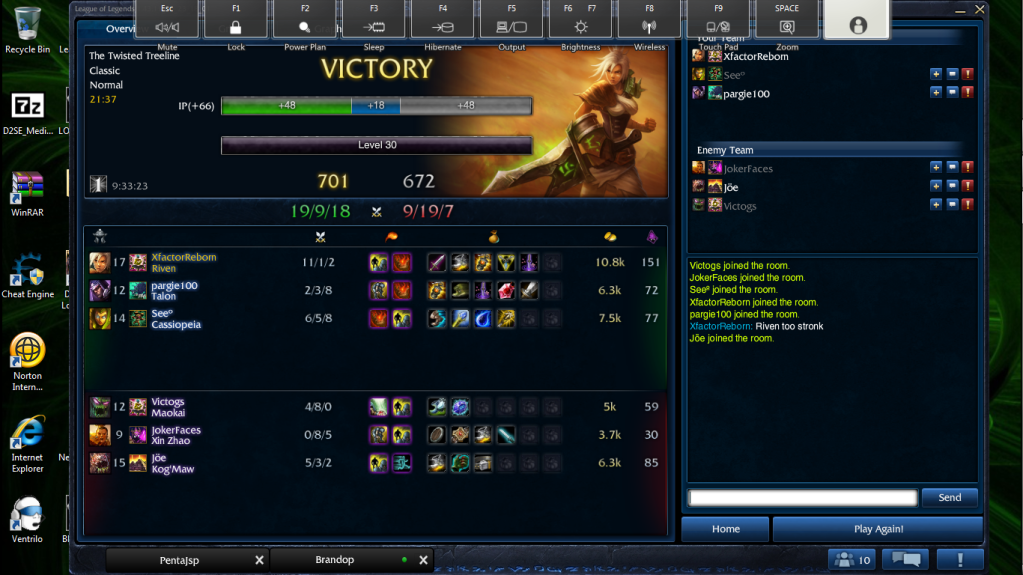Select Victogs' Maokai row in the scoreboard

coord(375,407)
